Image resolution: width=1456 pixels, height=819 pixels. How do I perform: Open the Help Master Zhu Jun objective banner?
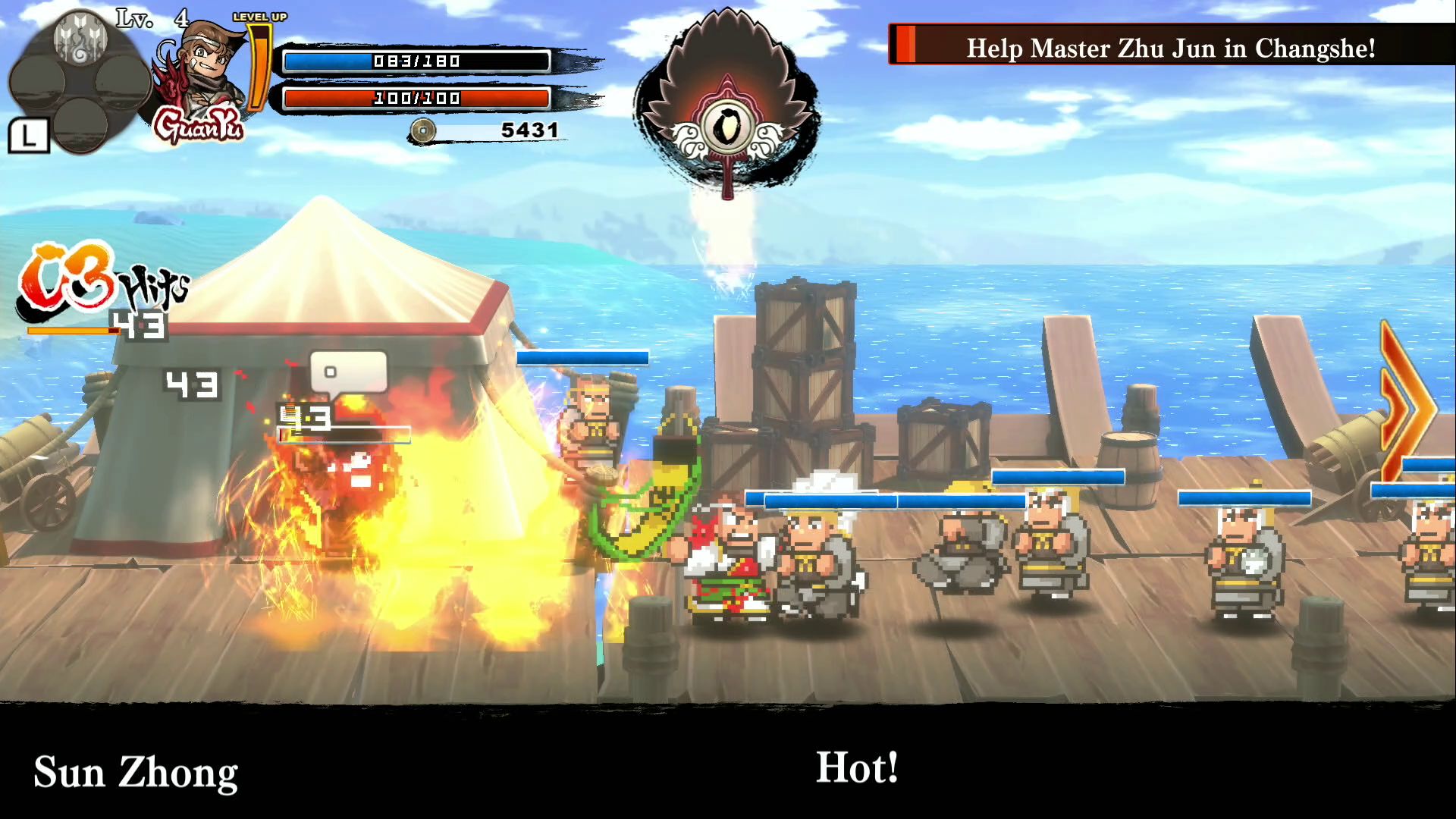[x=1171, y=47]
